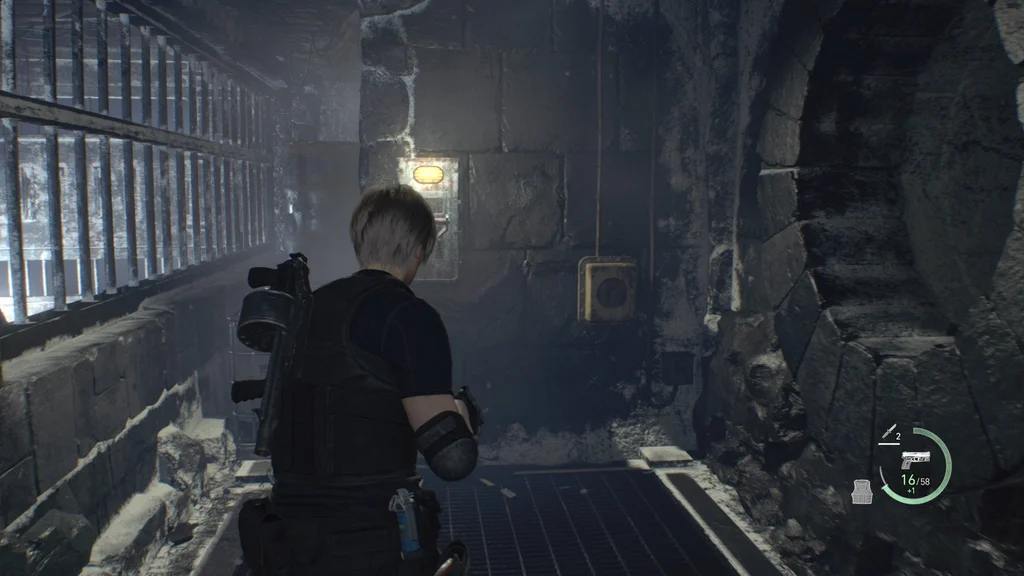The height and width of the screenshot is (576, 1024).
Task: Select the equipped handgun icon
Action: tap(915, 459)
